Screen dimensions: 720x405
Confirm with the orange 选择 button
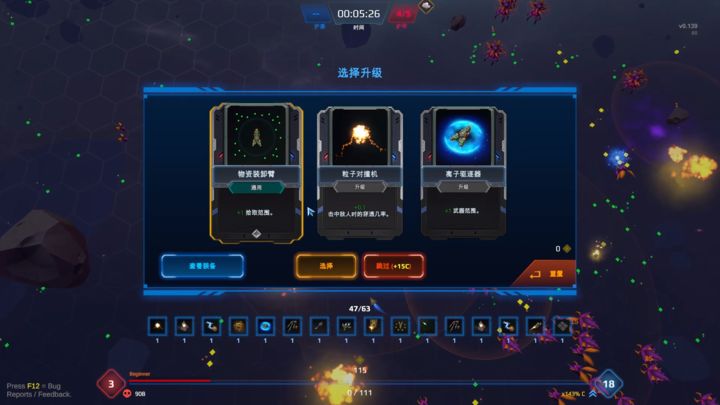(325, 266)
